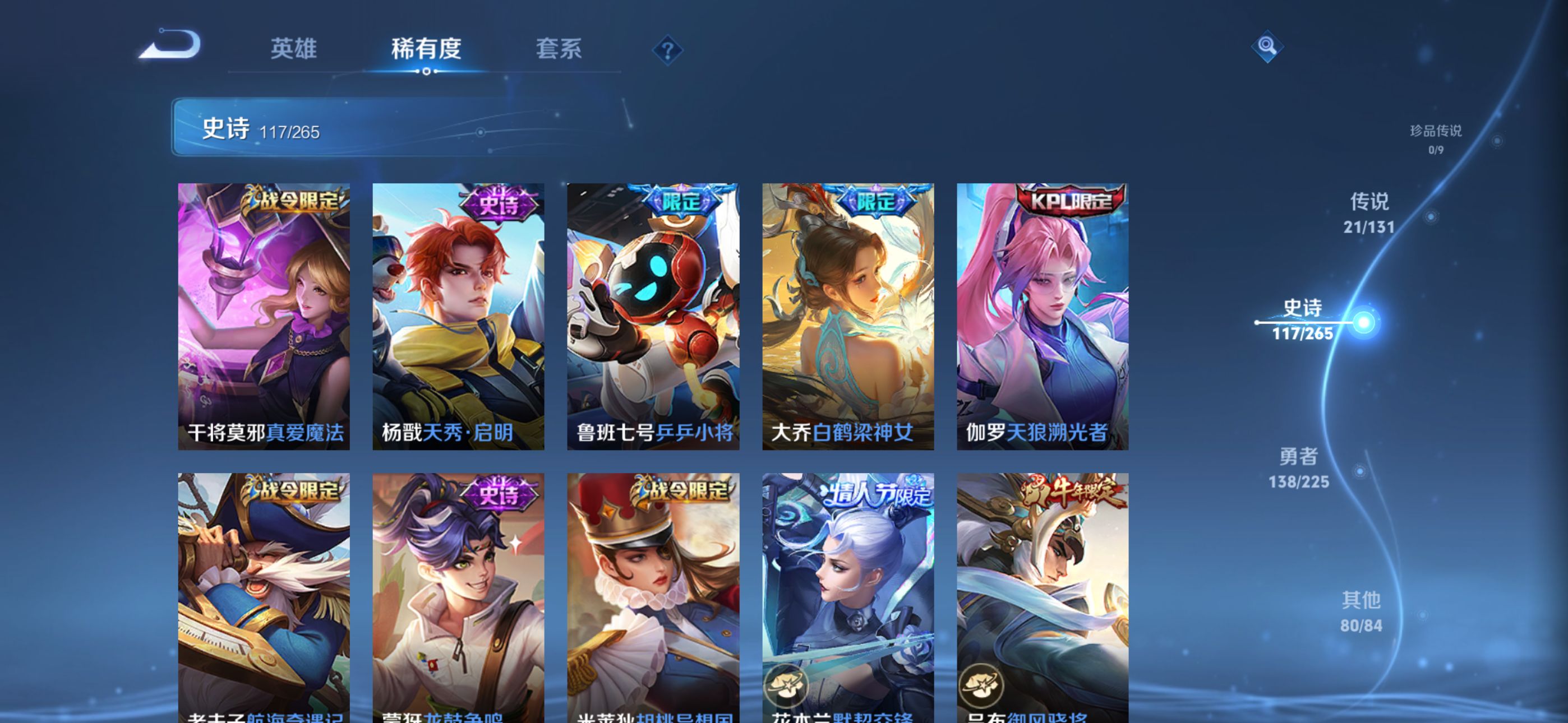
Task: Choose the 蒙犽 skin card
Action: click(458, 596)
